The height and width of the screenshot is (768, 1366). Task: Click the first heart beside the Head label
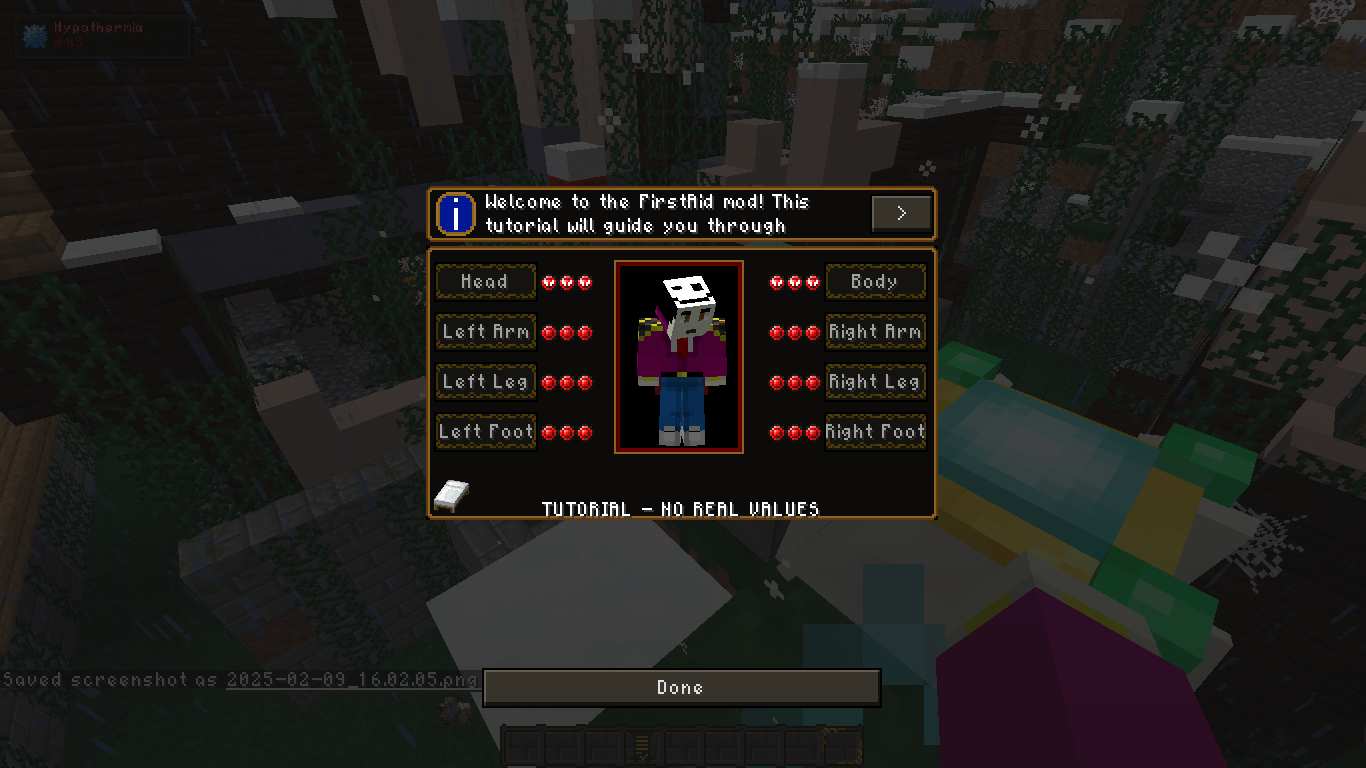click(551, 282)
